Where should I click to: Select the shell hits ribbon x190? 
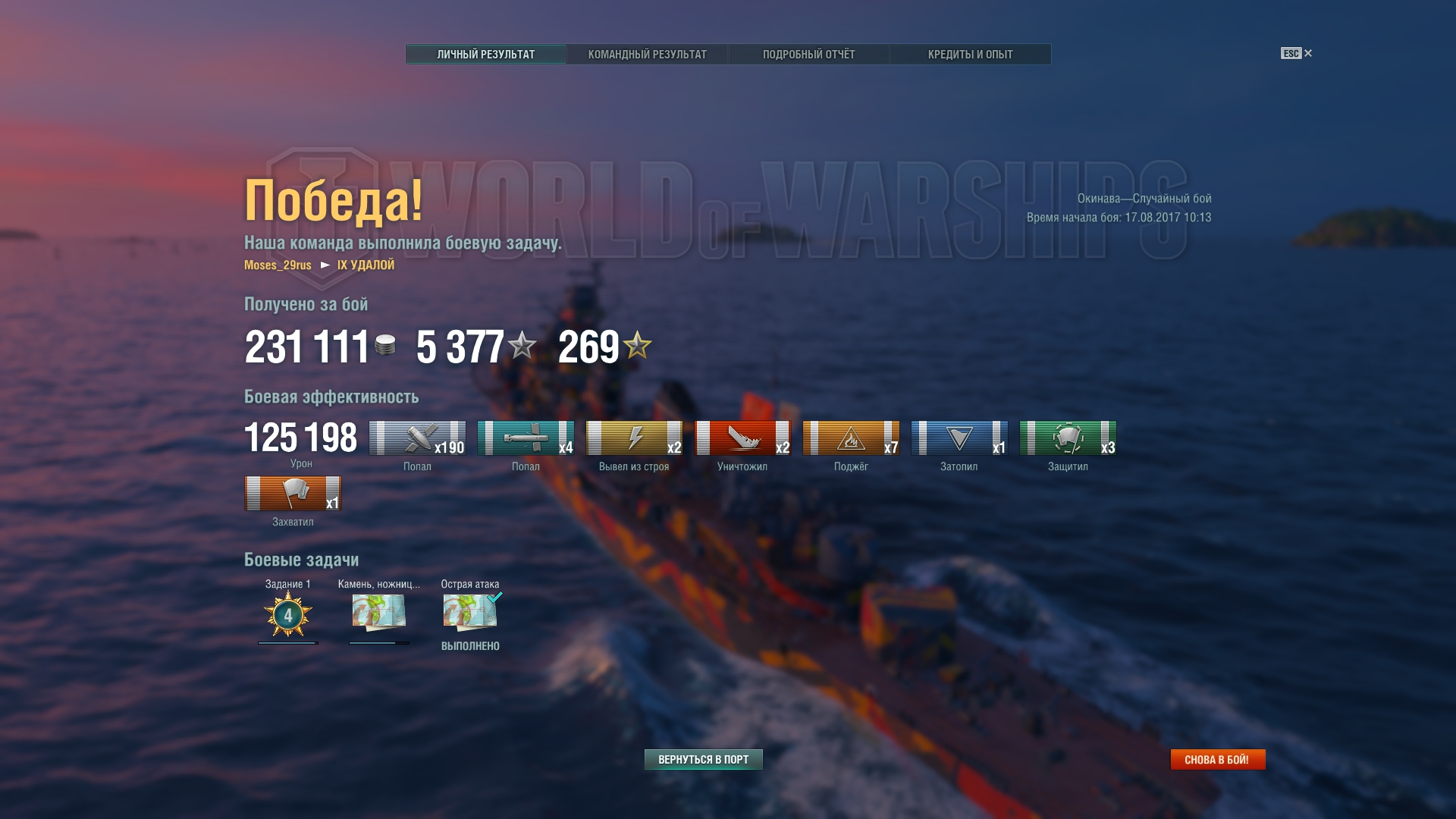[417, 438]
